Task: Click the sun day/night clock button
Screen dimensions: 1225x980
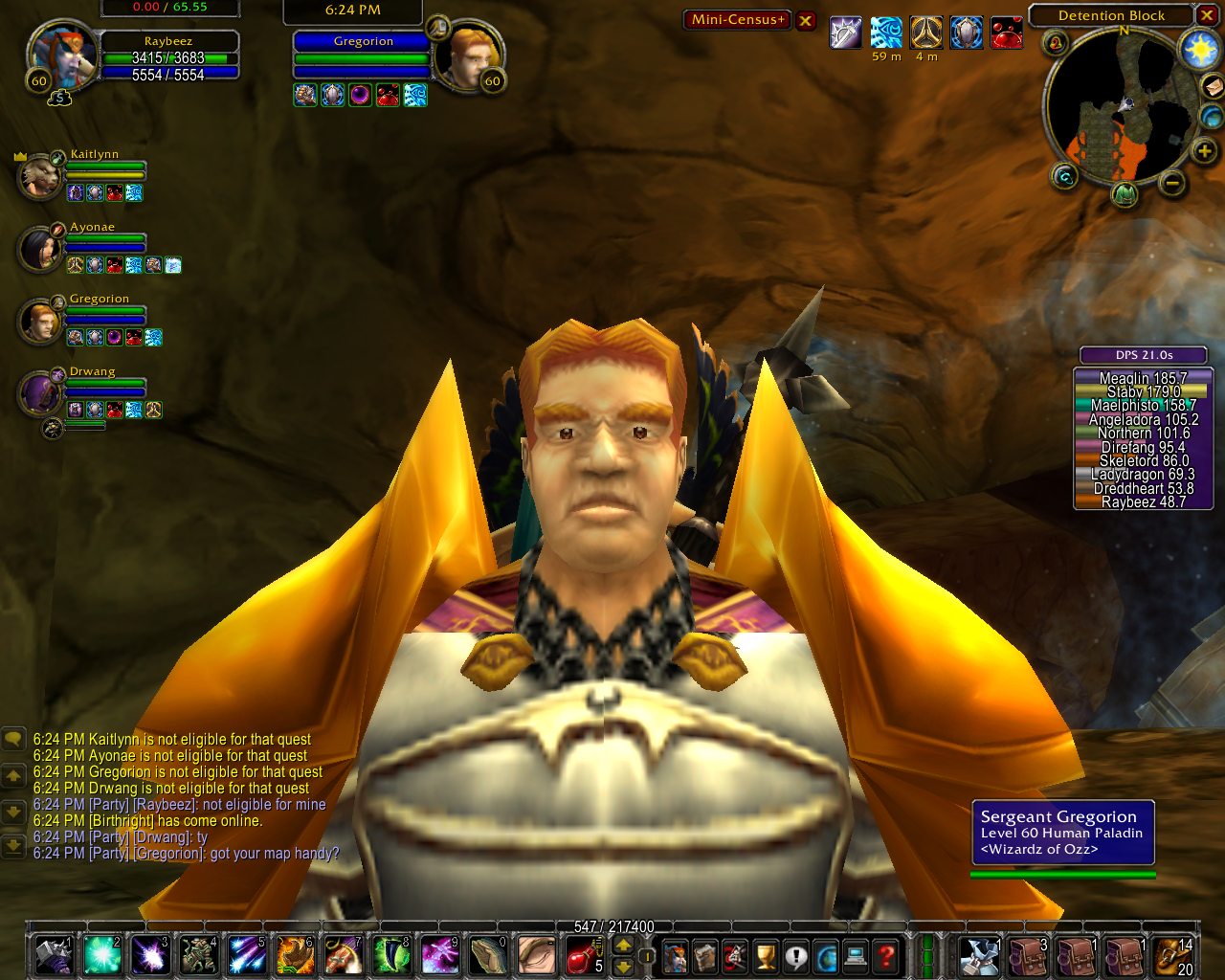Action: 1199,50
